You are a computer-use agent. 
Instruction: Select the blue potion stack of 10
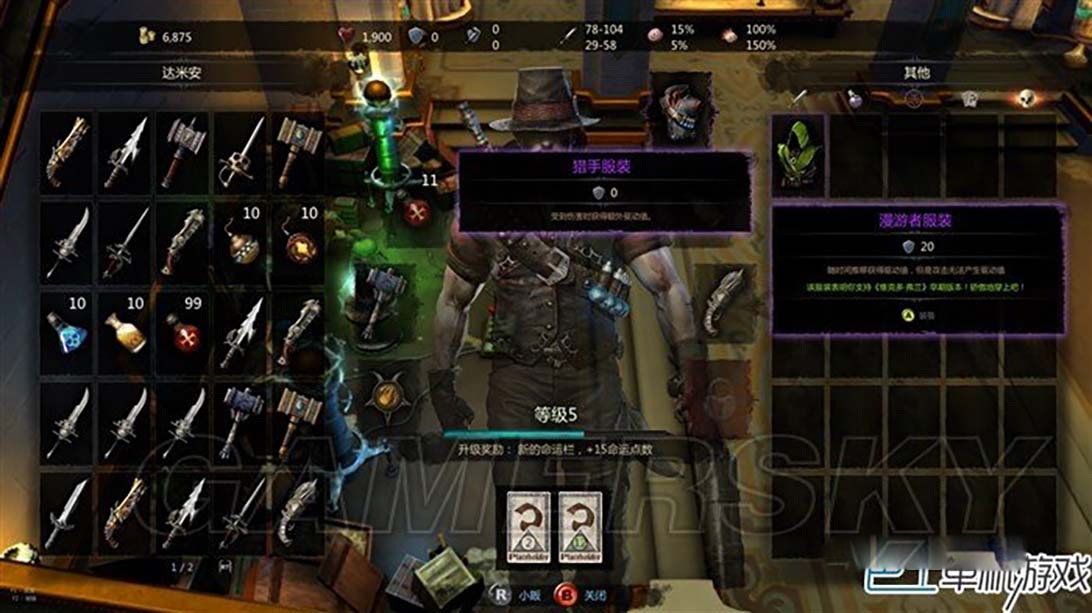point(66,329)
